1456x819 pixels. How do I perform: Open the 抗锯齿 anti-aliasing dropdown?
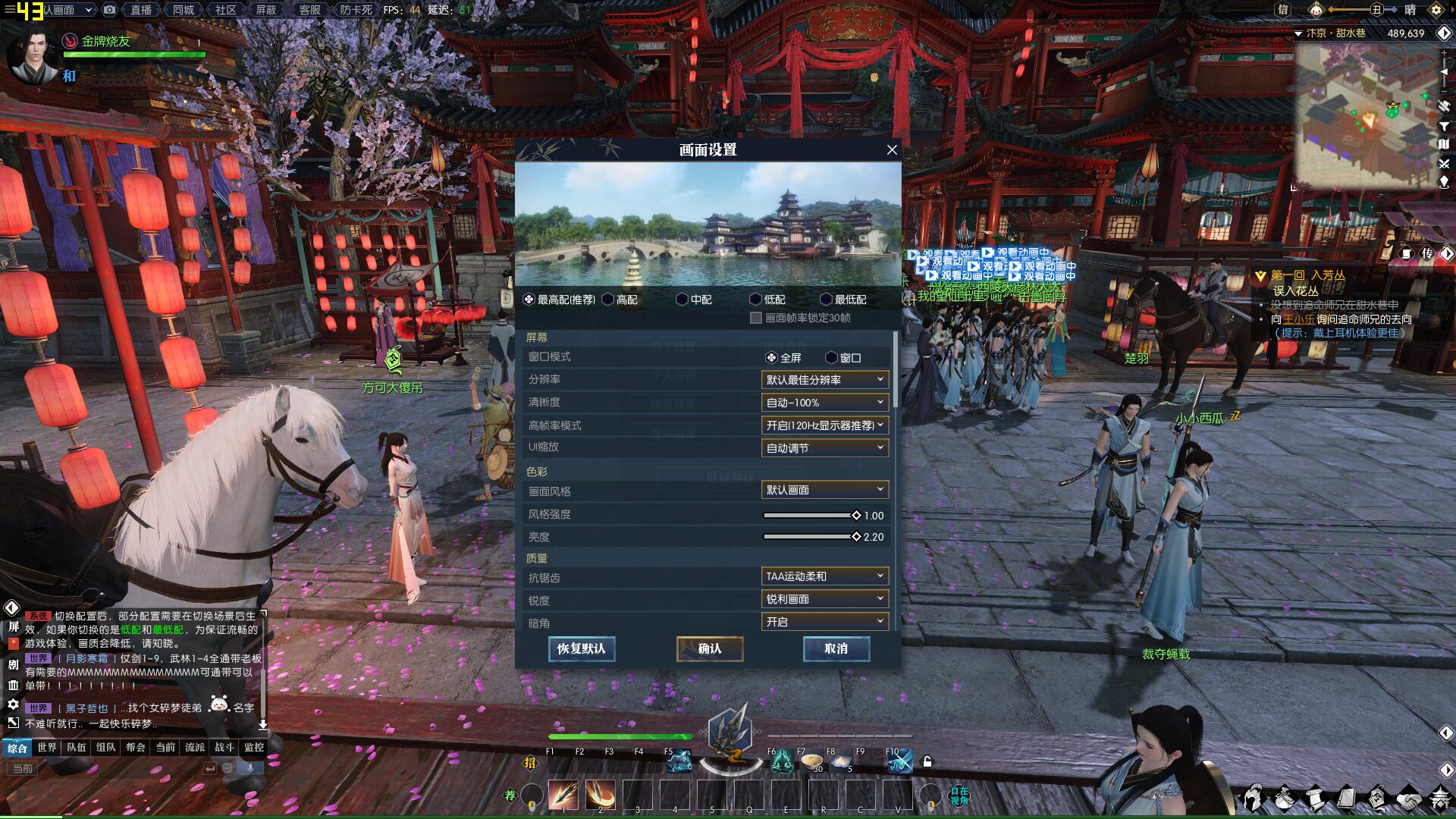(x=824, y=576)
